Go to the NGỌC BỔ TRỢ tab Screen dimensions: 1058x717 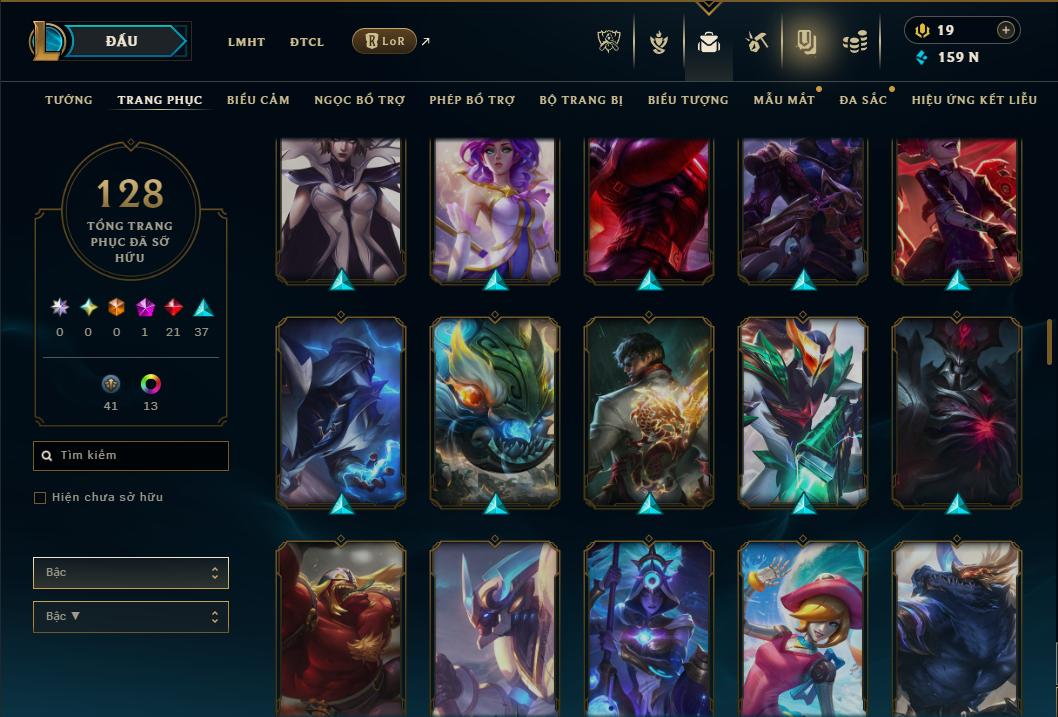[x=359, y=100]
